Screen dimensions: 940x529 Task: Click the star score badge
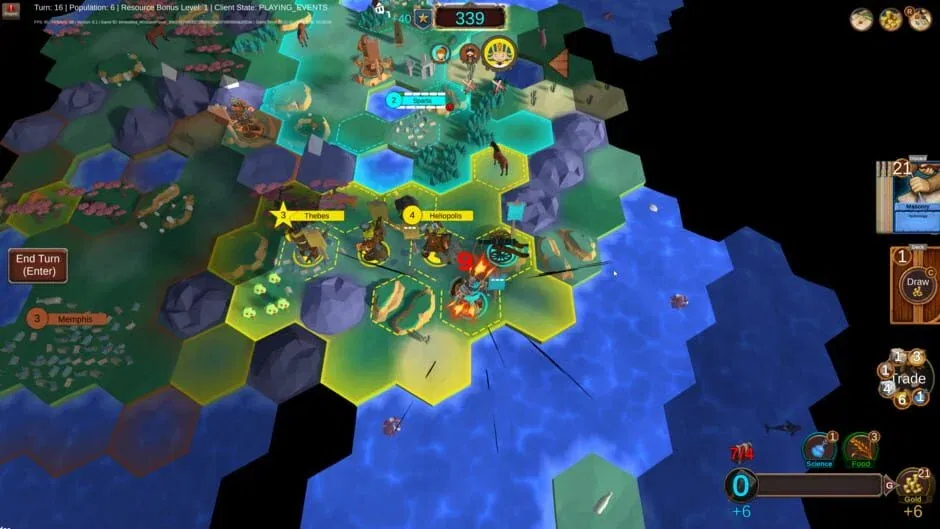coord(424,19)
